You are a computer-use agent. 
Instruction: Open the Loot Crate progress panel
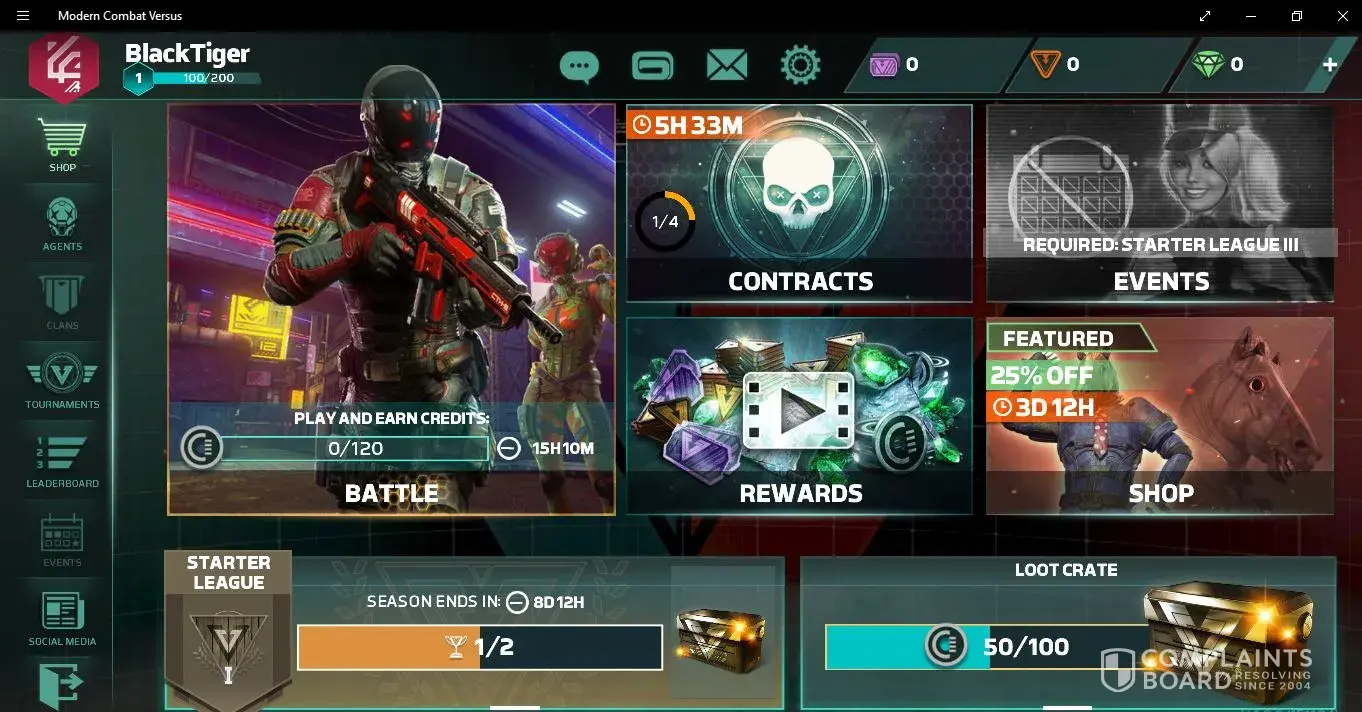[1067, 630]
